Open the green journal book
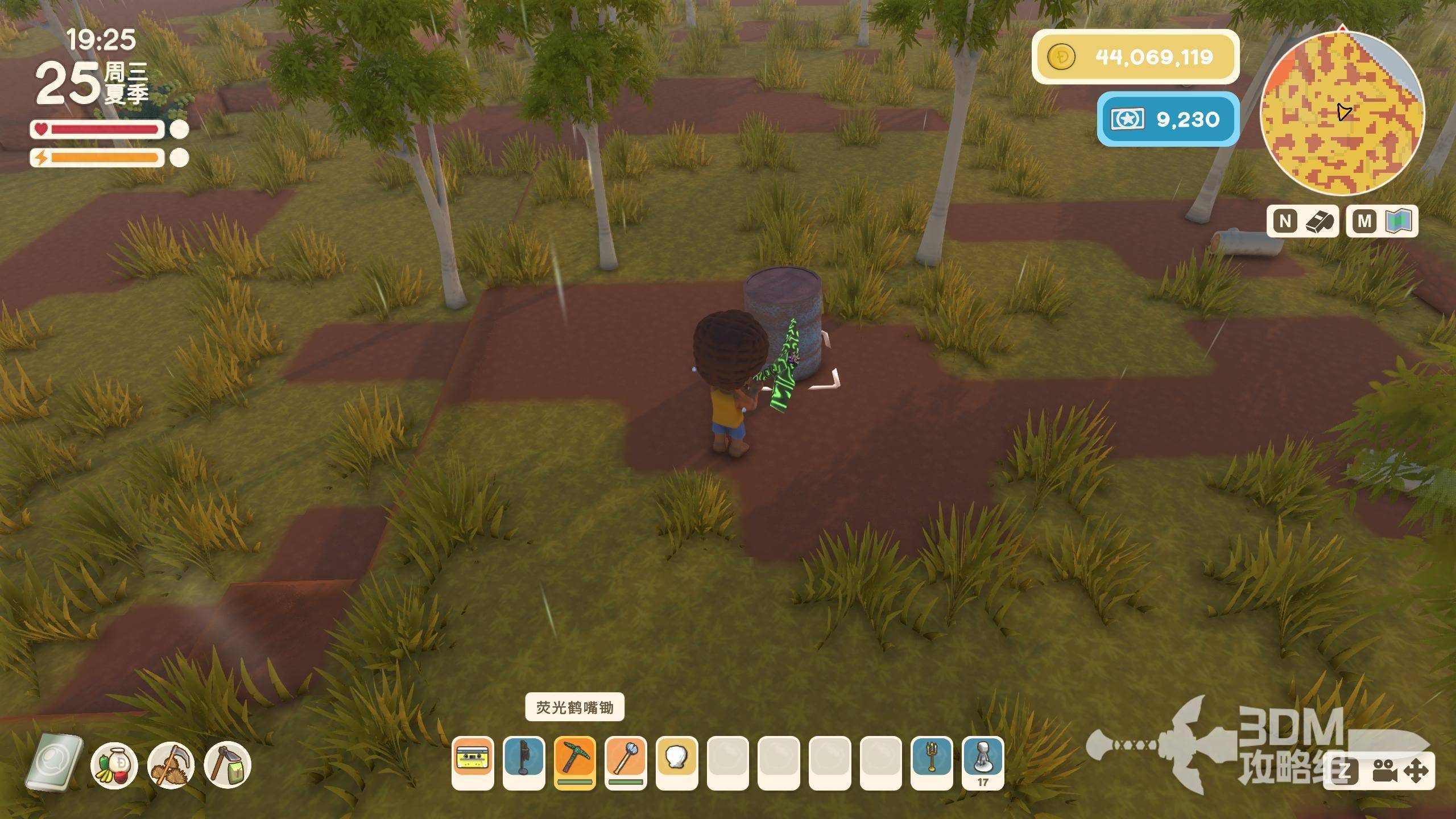Screen dimensions: 1456x819 (x=54, y=763)
